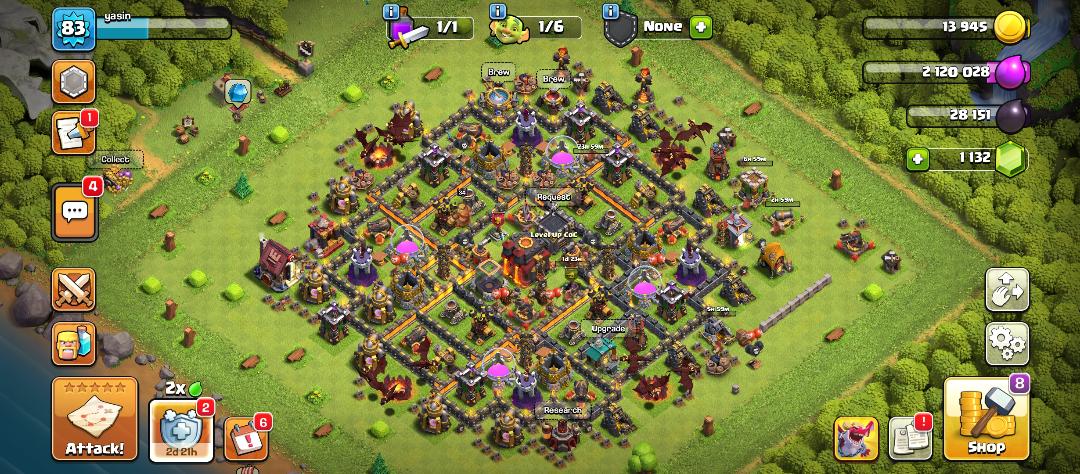The image size is (1080, 474).
Task: Open the chat speech bubble
Action: point(75,211)
